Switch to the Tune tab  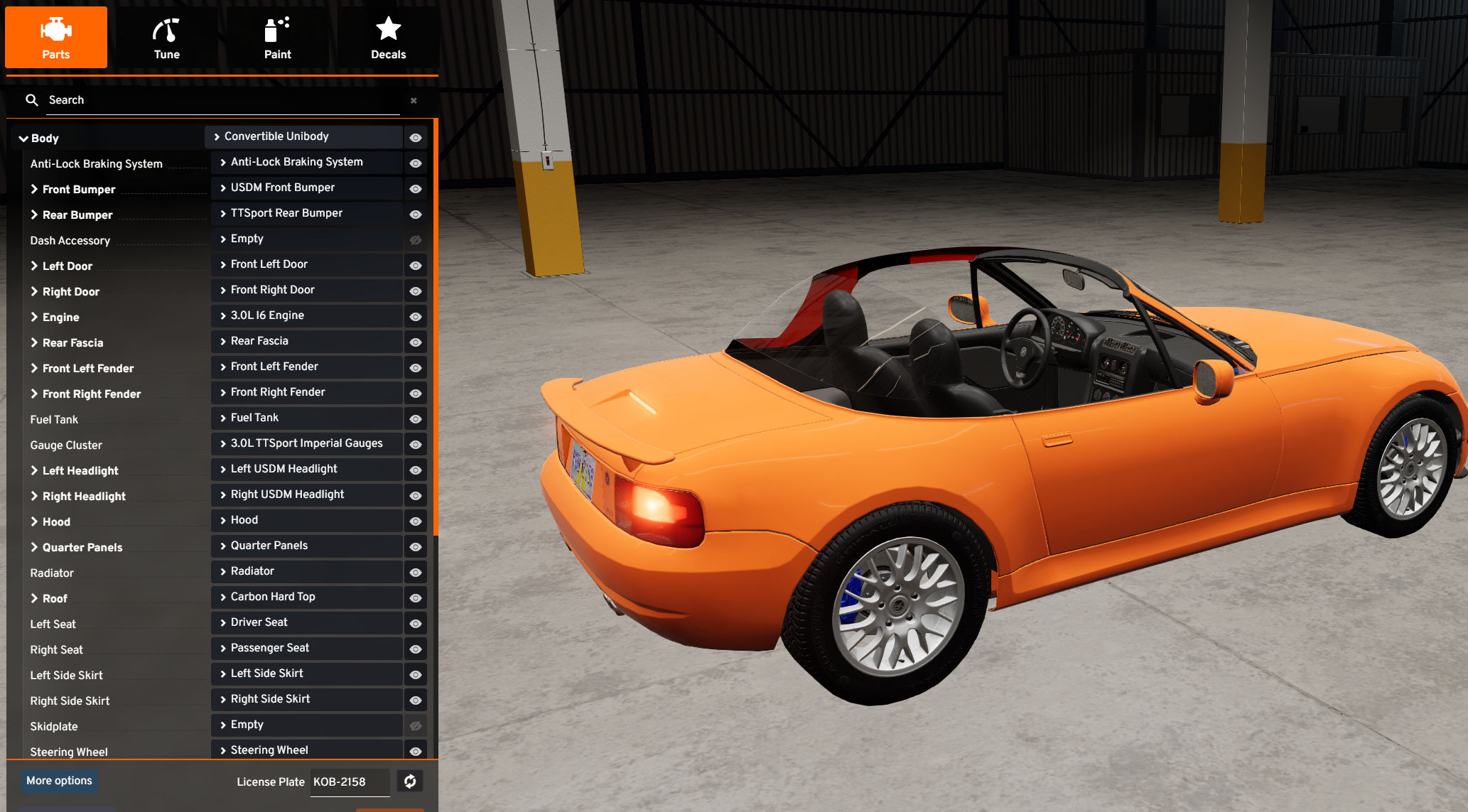pyautogui.click(x=166, y=38)
